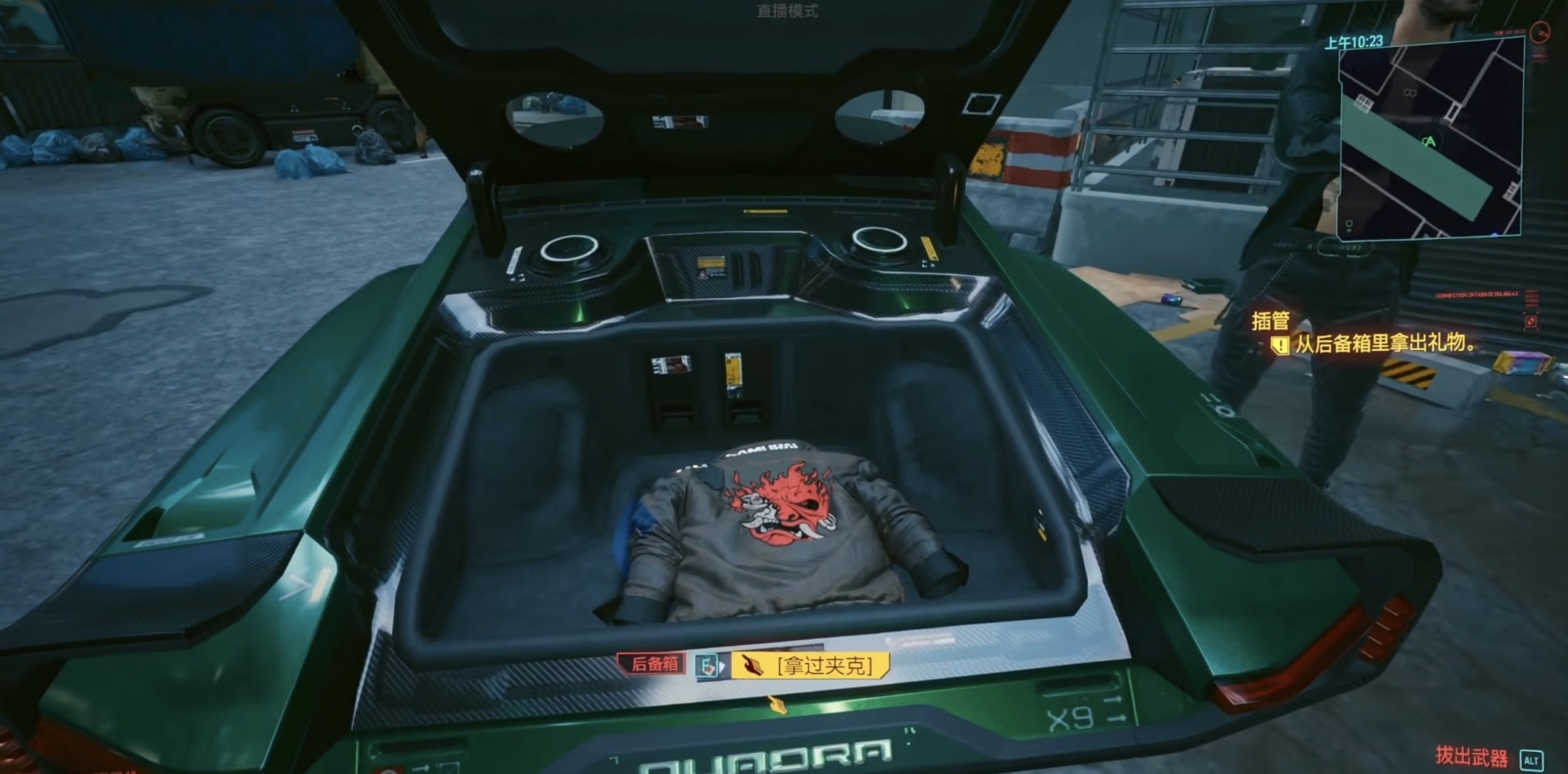Screen dimensions: 1568x774
Task: Select the 从后备箱里拿出礼物 quest objective
Action: [1384, 343]
